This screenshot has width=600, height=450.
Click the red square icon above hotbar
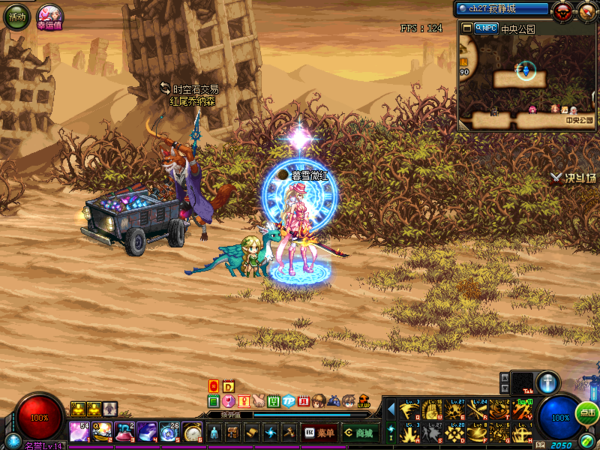click(x=213, y=386)
